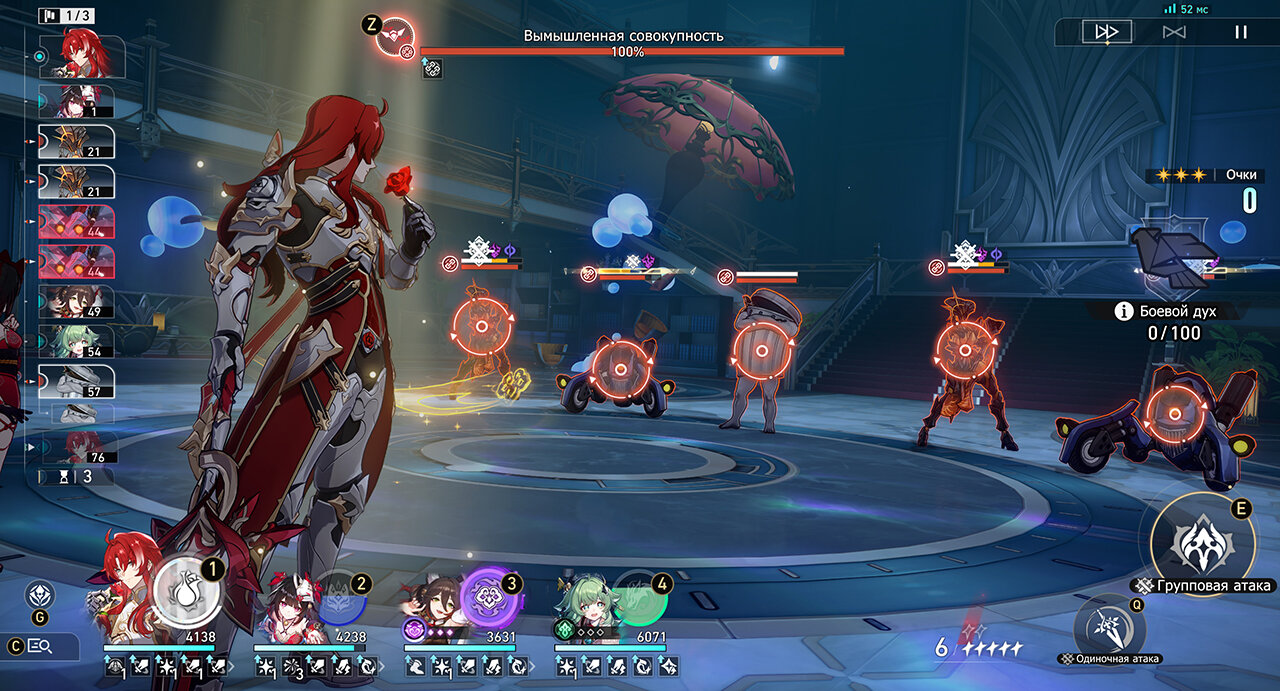Pause the battle

1240,32
